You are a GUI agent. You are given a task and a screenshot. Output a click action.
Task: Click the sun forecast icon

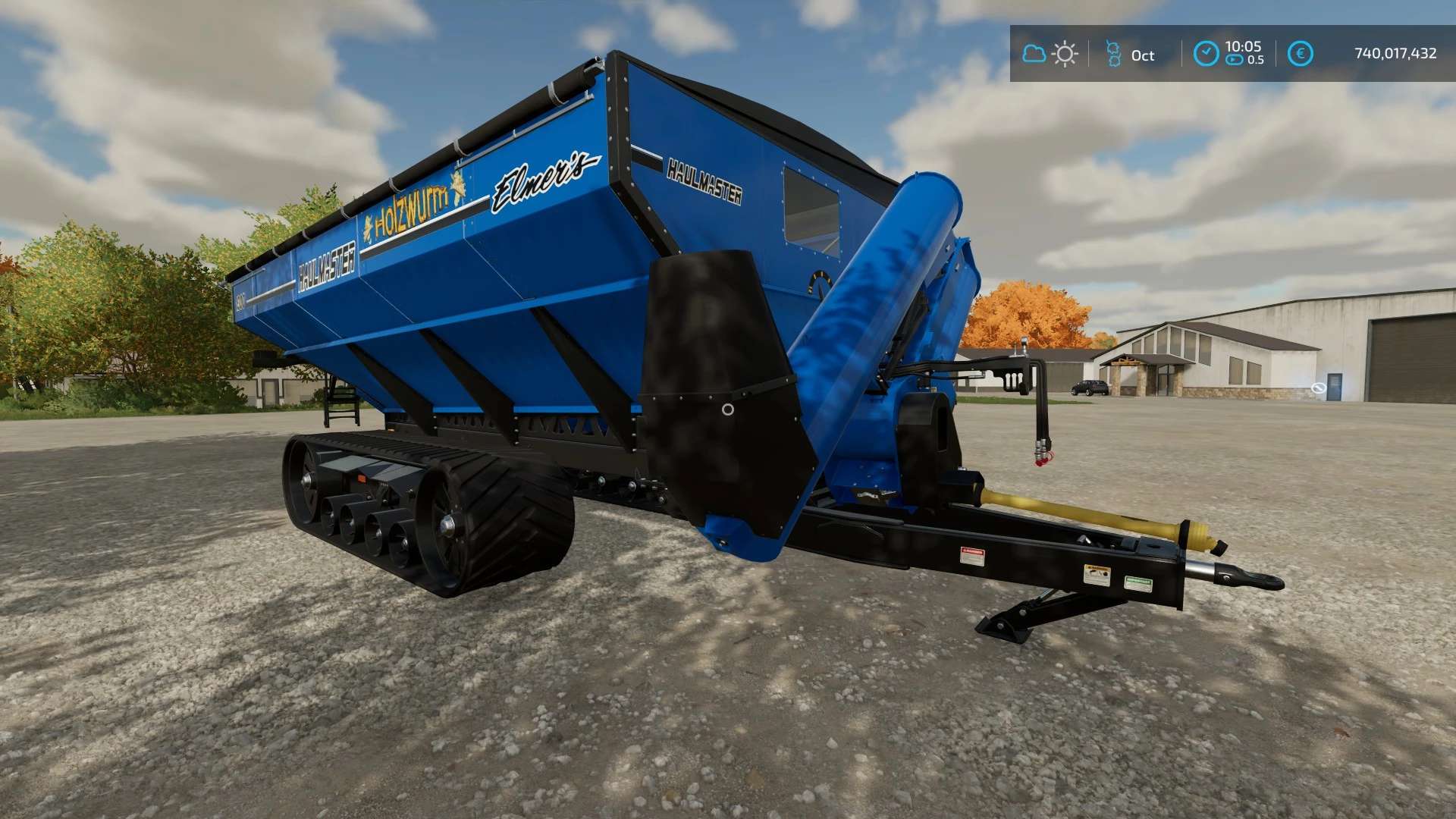[x=1065, y=54]
